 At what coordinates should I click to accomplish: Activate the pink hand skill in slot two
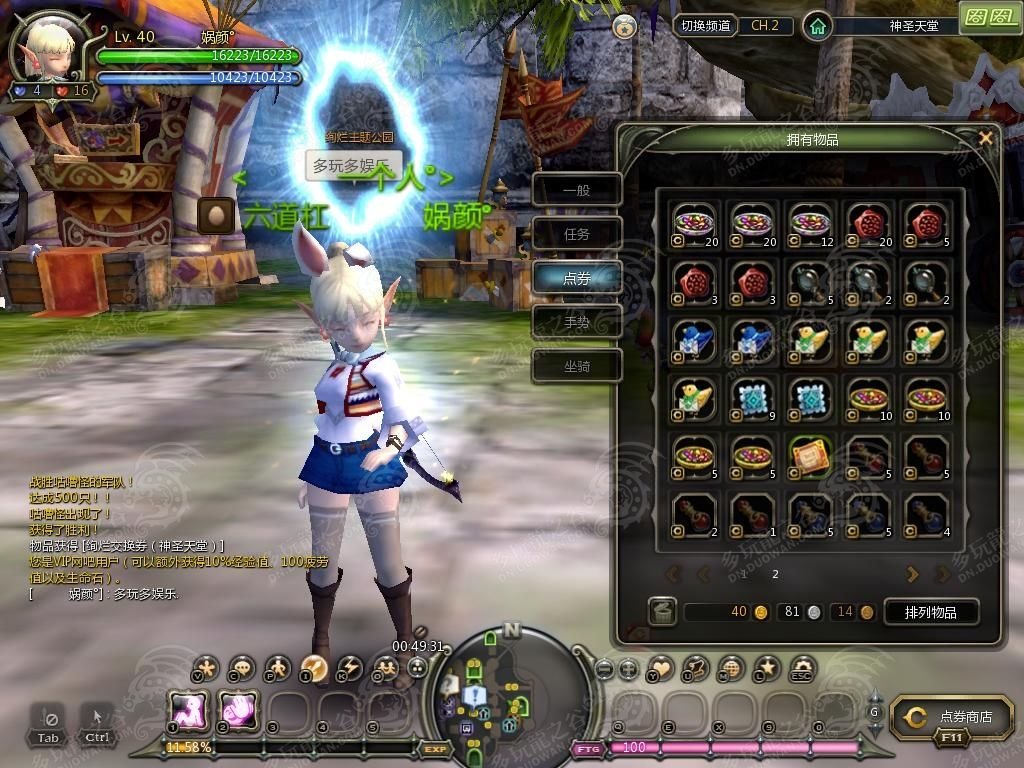point(239,712)
